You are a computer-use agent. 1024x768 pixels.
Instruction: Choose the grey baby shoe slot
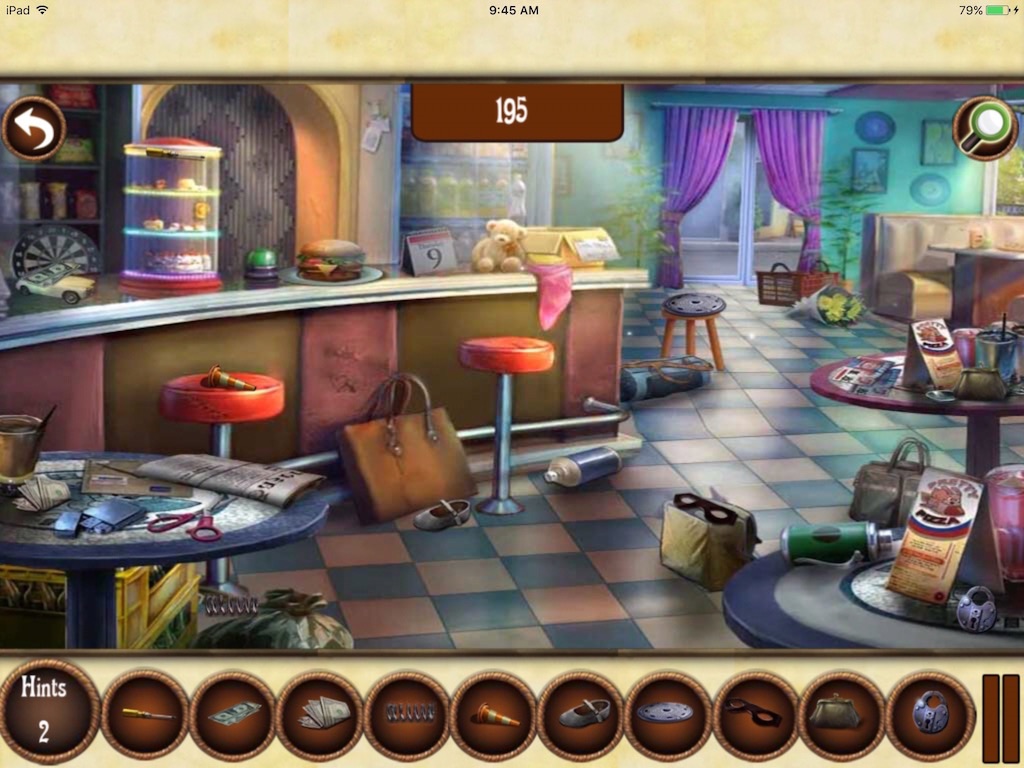[581, 714]
